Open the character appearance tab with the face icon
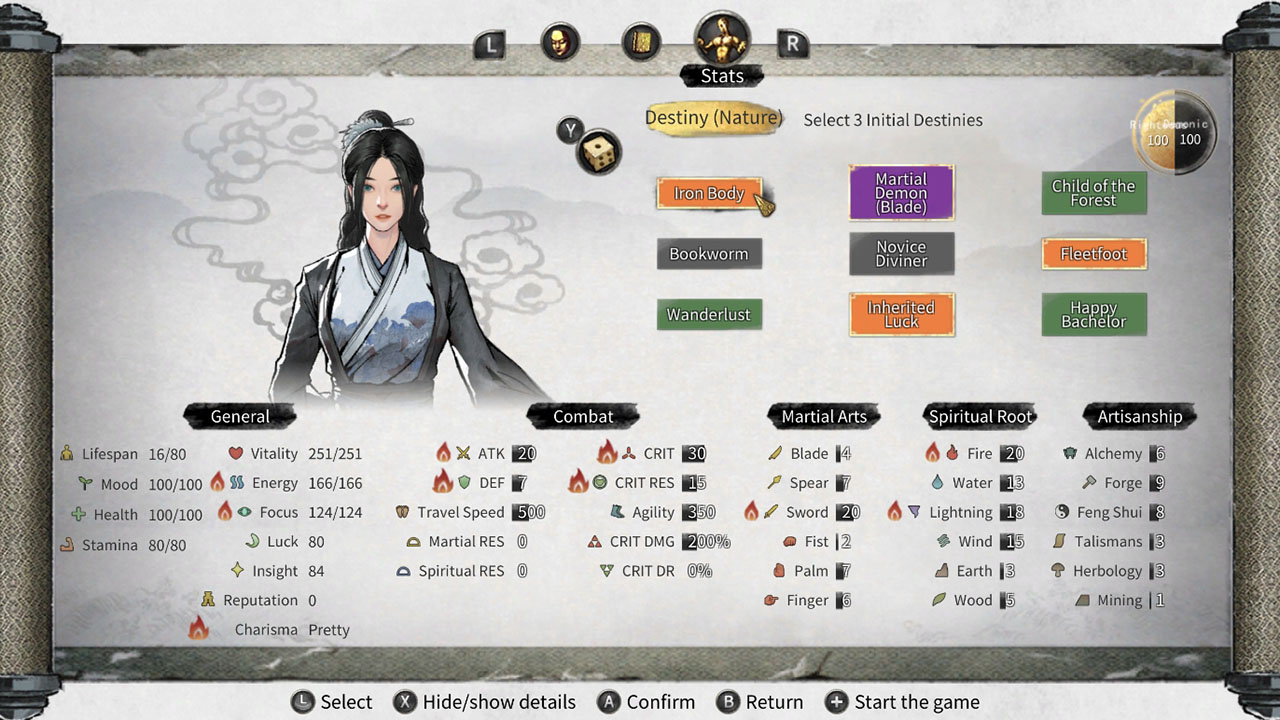 (560, 43)
